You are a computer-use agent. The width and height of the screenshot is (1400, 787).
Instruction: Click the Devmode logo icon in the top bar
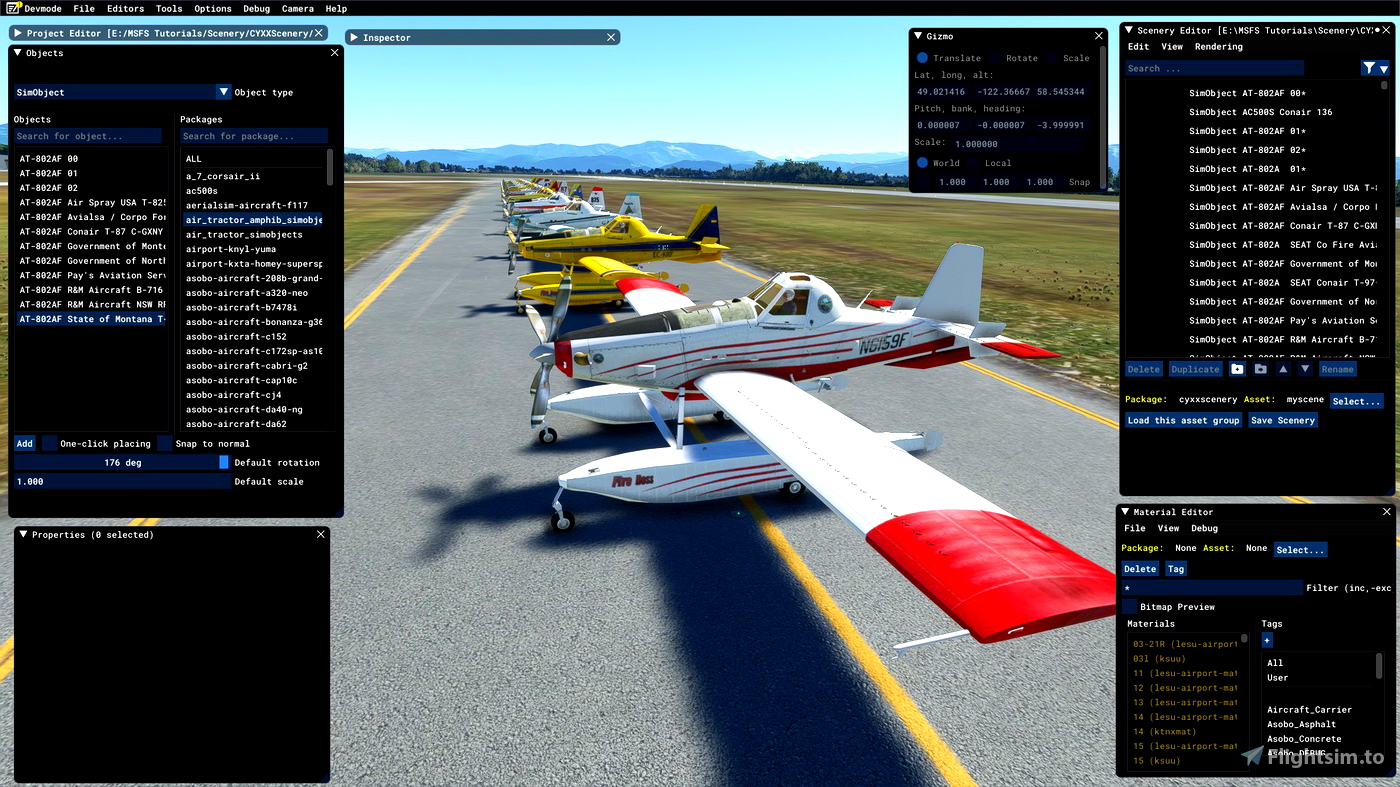(x=11, y=8)
